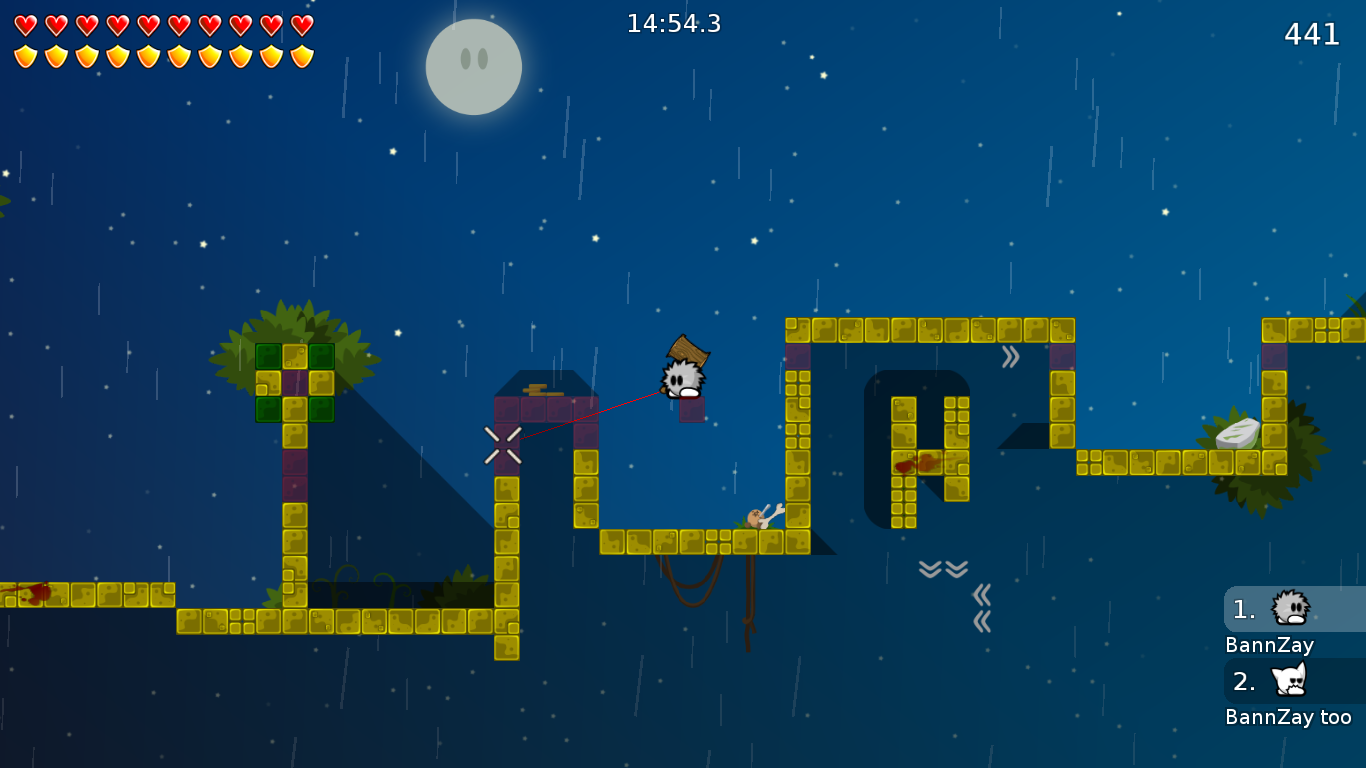Click the right-pointing double chevron speedup tile
This screenshot has height=768, width=1366.
[1013, 354]
